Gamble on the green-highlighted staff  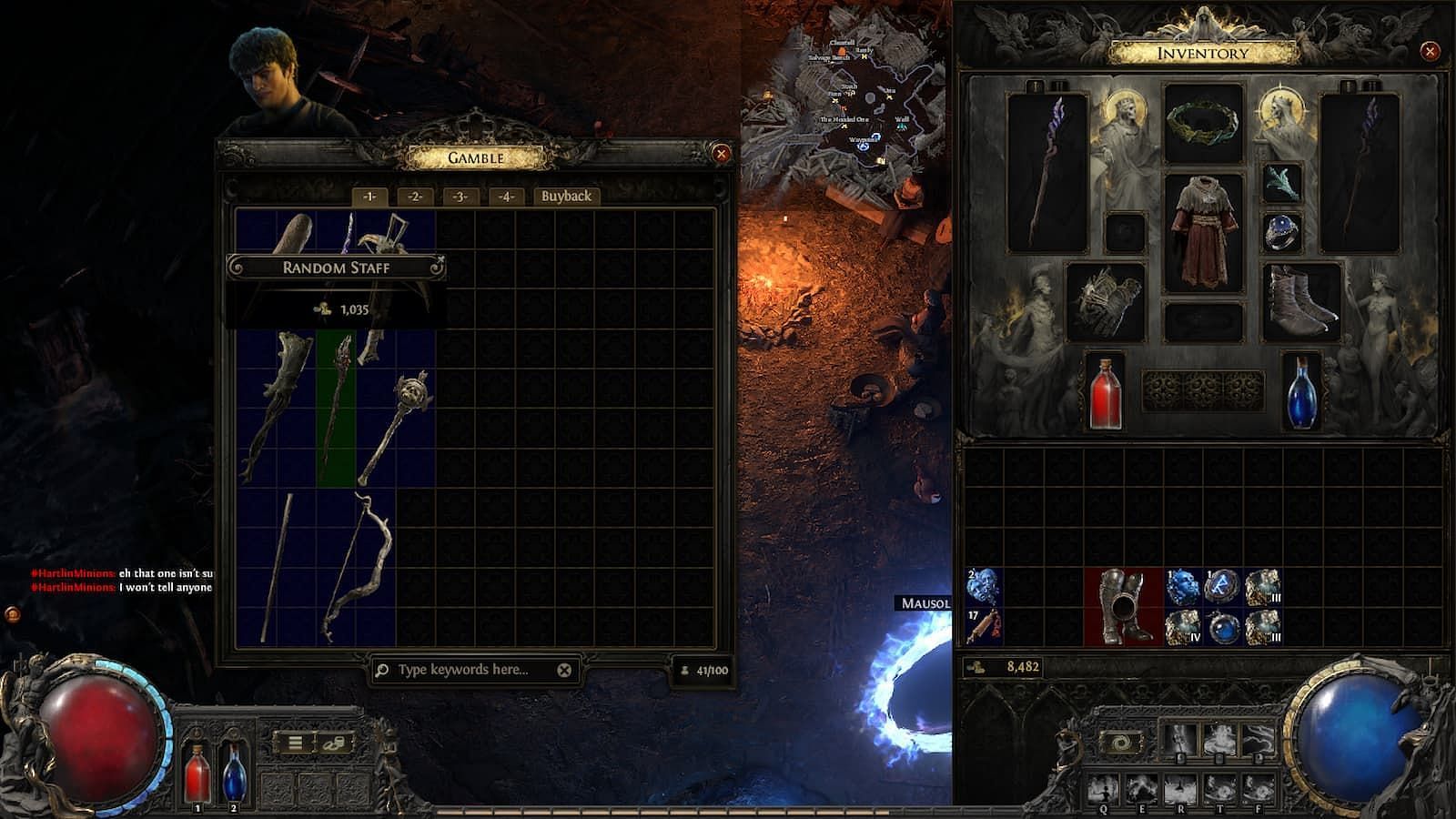(336, 408)
